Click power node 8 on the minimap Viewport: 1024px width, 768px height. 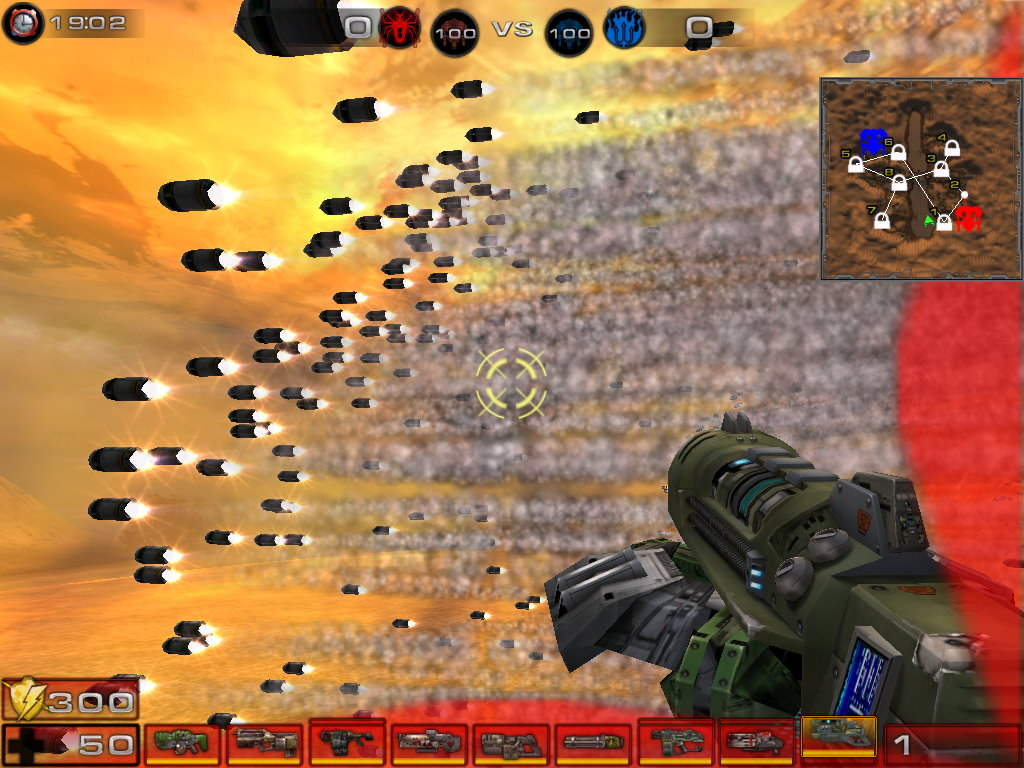(899, 183)
